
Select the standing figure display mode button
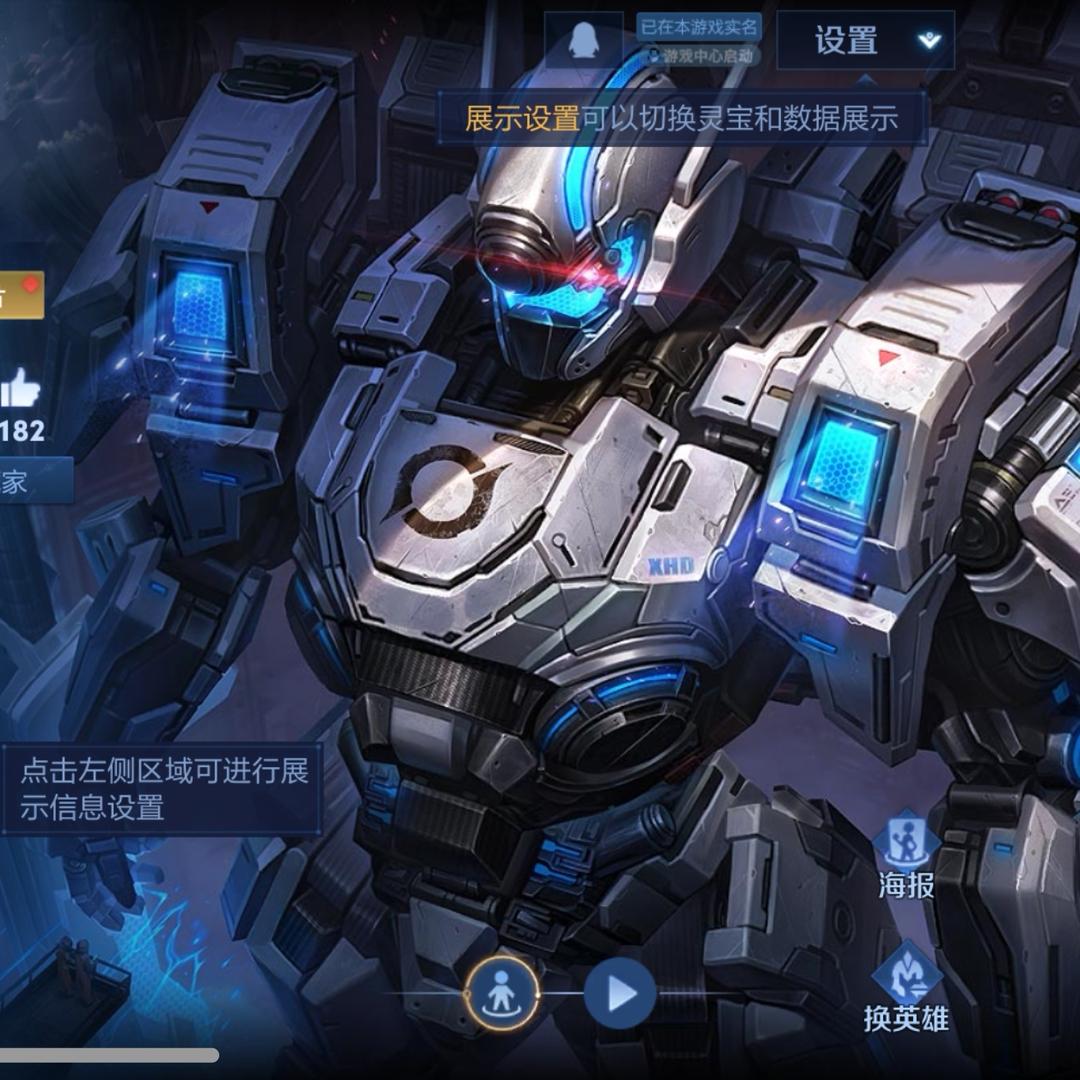tap(502, 994)
